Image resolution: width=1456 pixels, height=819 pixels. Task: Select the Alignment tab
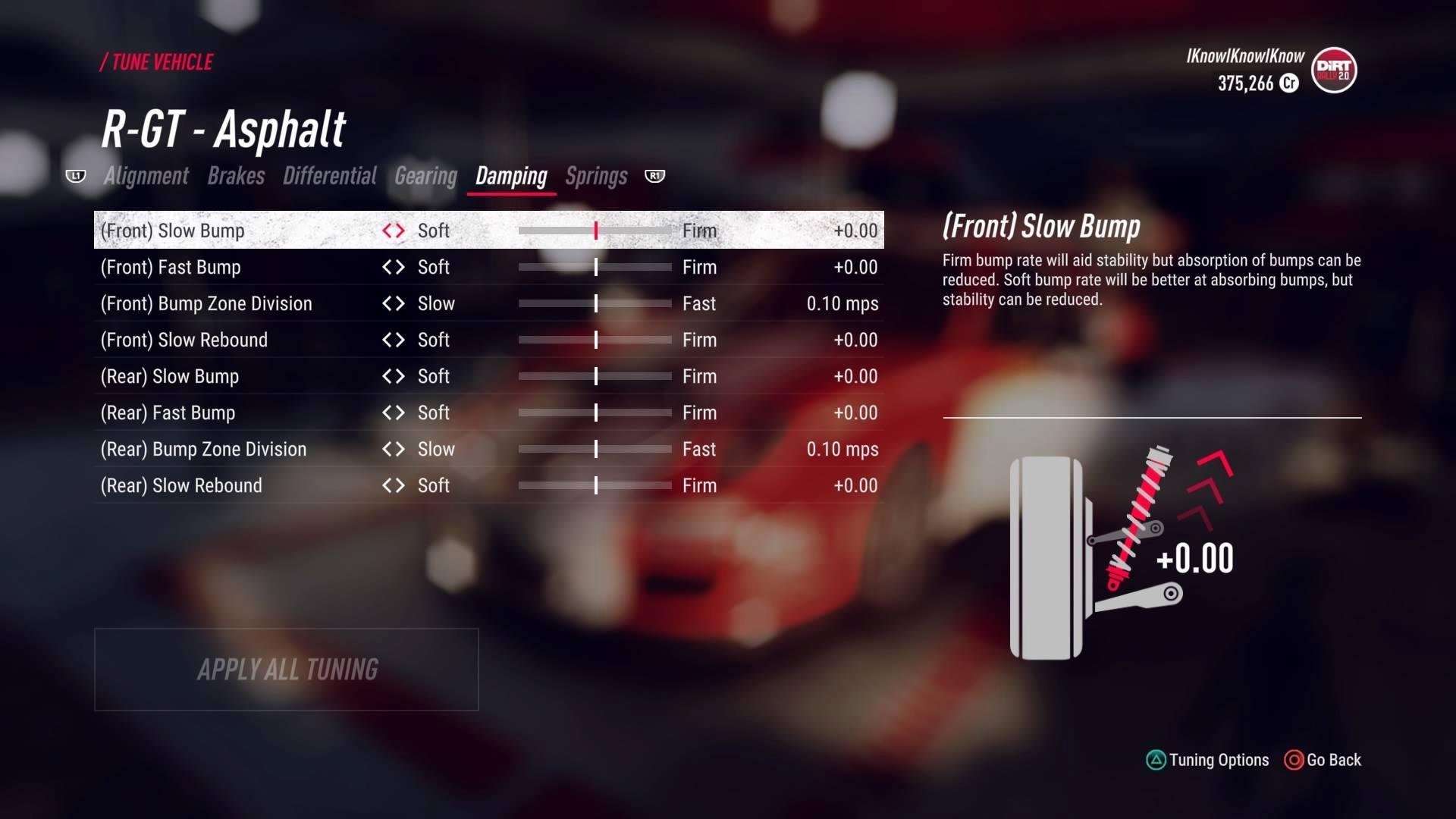(146, 176)
